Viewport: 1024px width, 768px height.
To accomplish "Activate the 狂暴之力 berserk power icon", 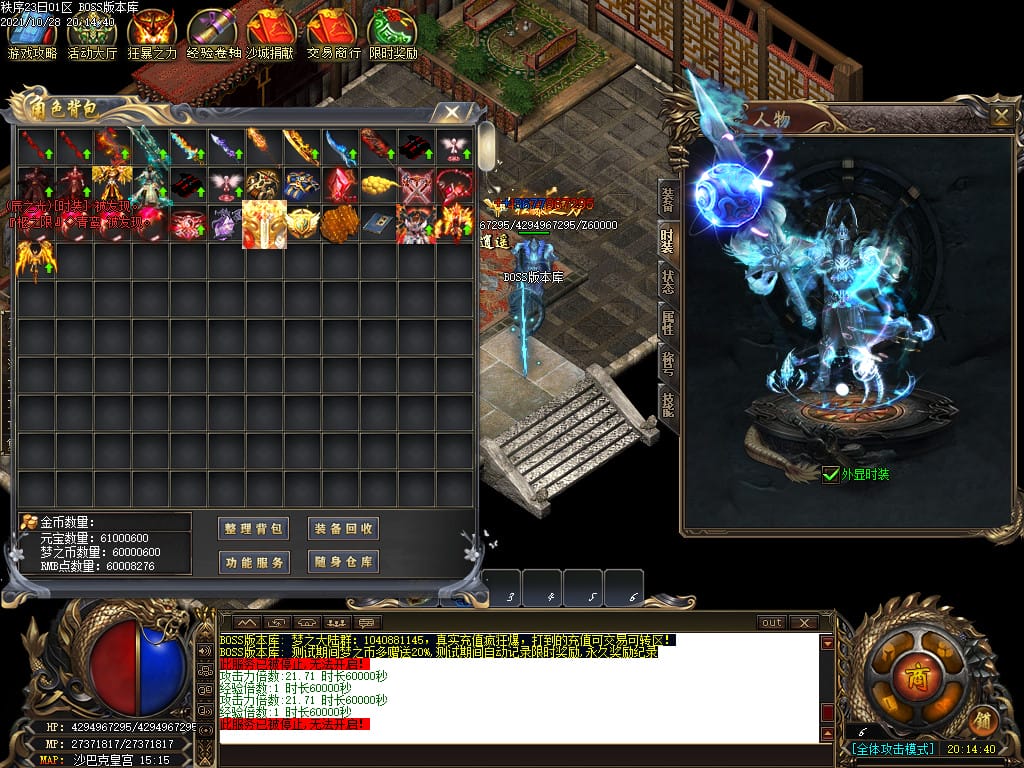I will coord(152,34).
